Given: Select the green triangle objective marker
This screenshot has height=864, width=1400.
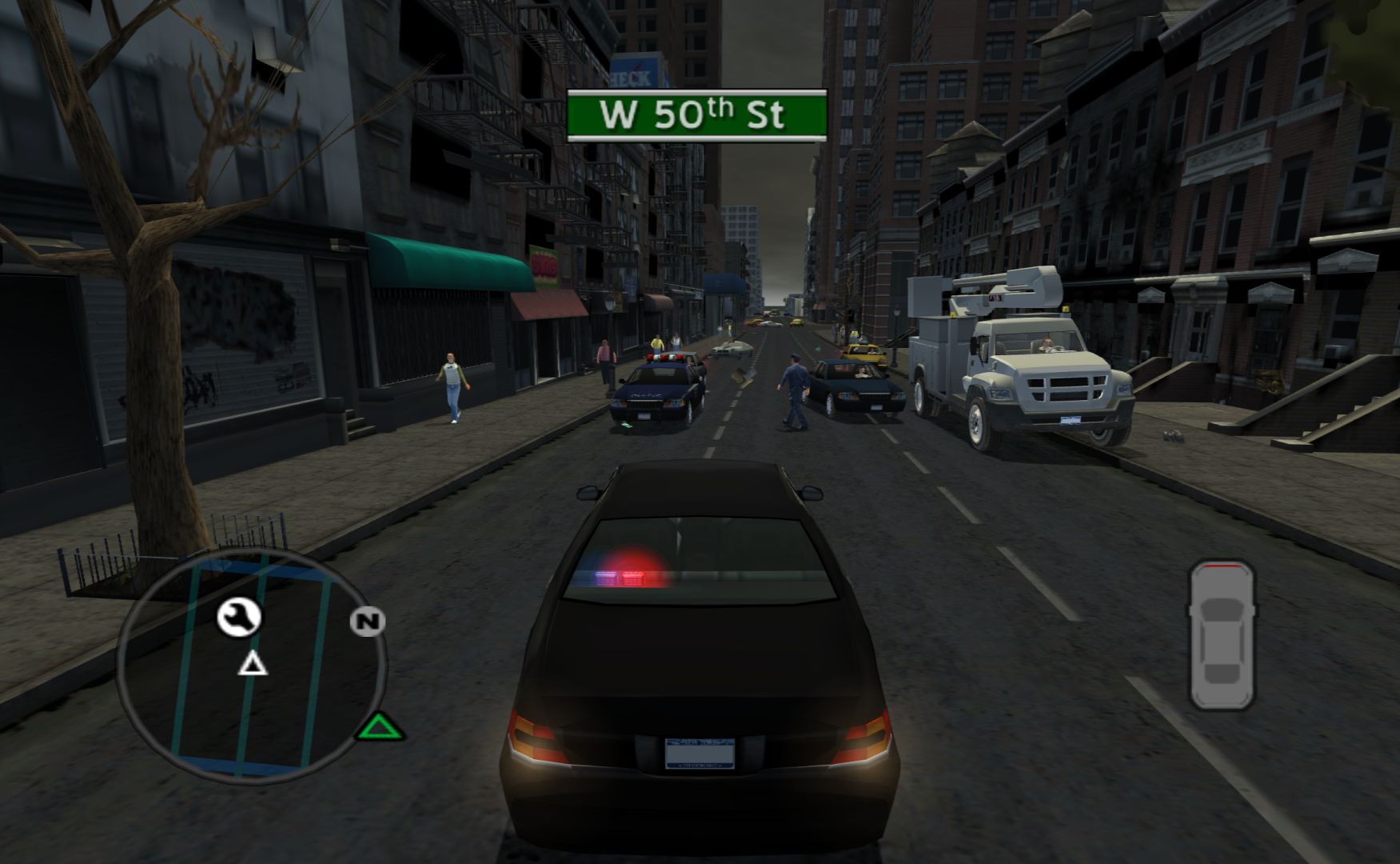Looking at the screenshot, I should pyautogui.click(x=381, y=728).
